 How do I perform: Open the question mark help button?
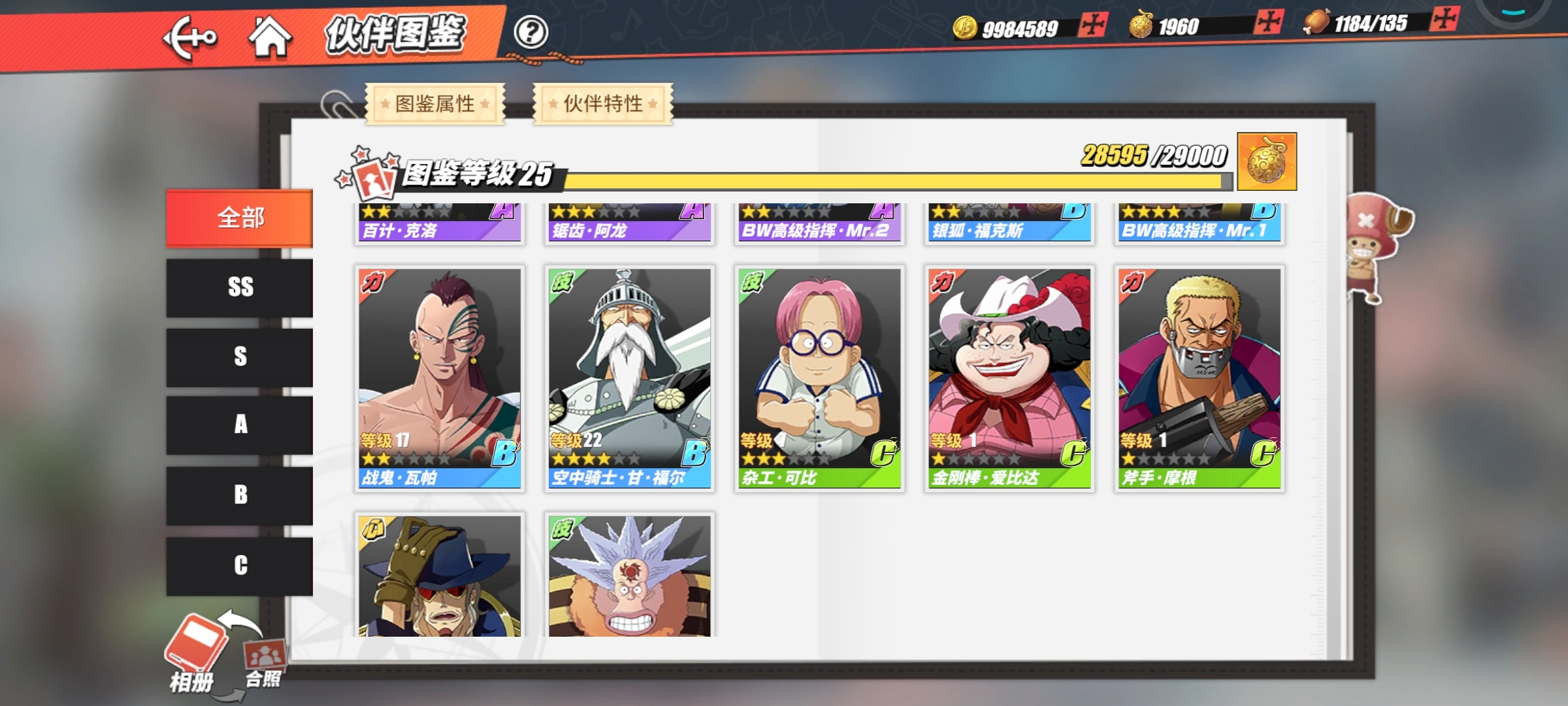(x=531, y=32)
